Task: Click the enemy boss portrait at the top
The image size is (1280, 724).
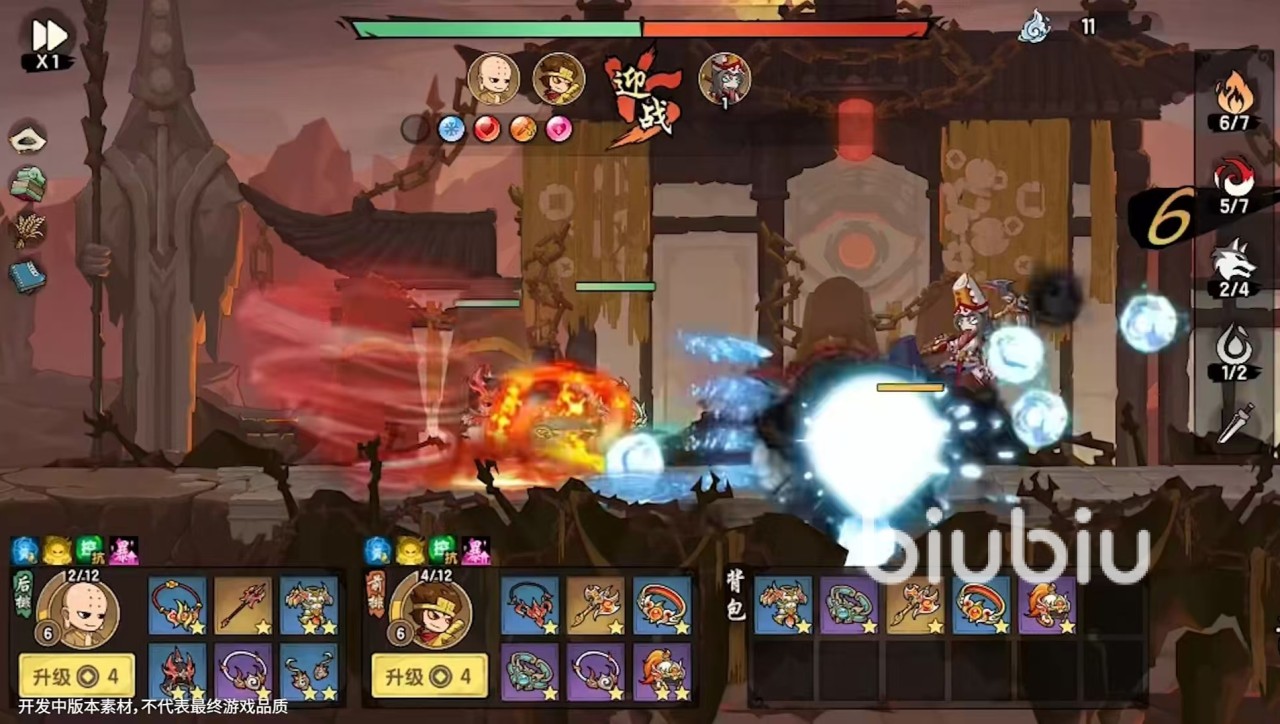Action: [724, 79]
